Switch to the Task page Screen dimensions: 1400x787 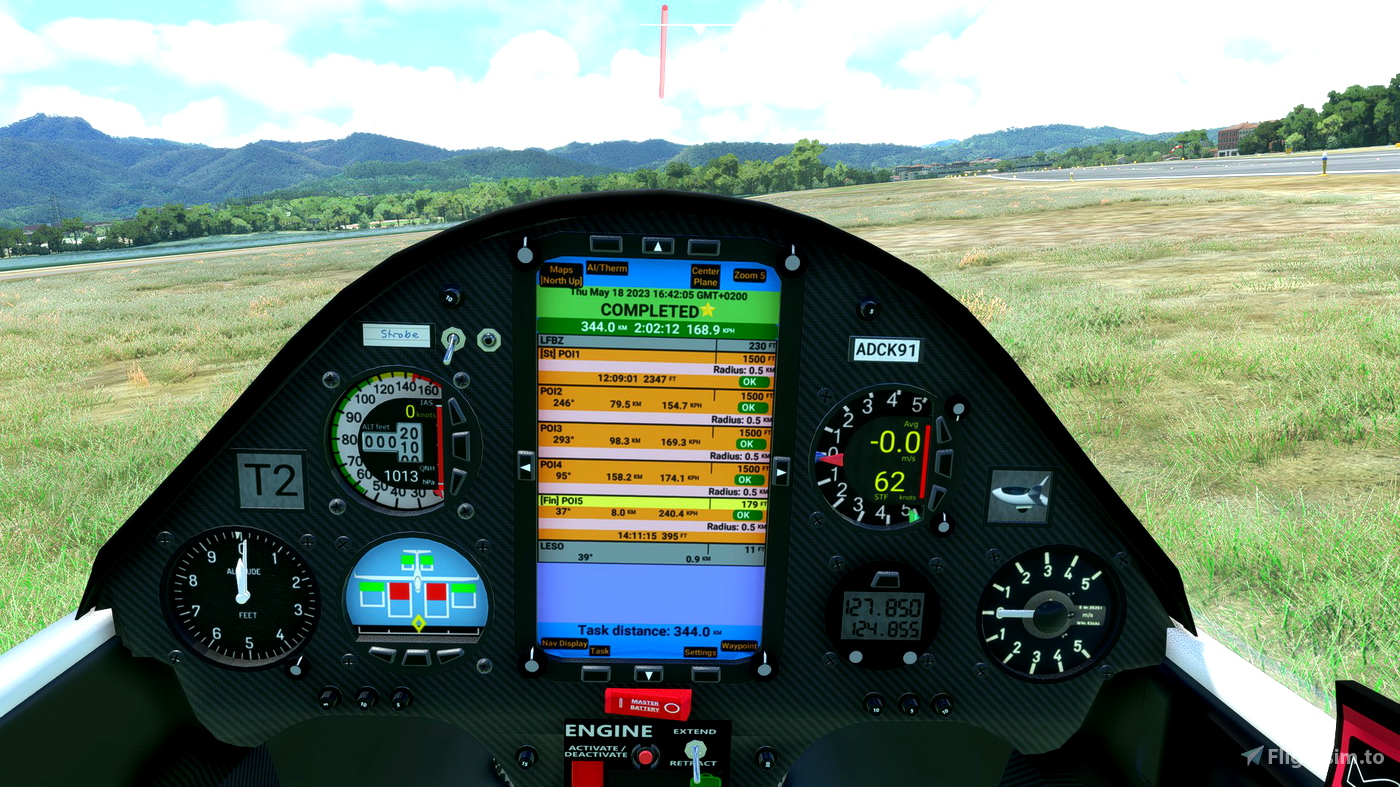coord(601,651)
